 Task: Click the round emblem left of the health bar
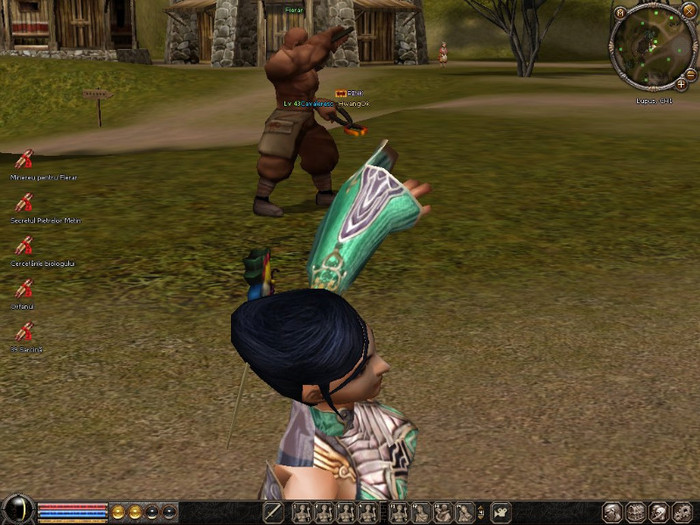point(16,510)
